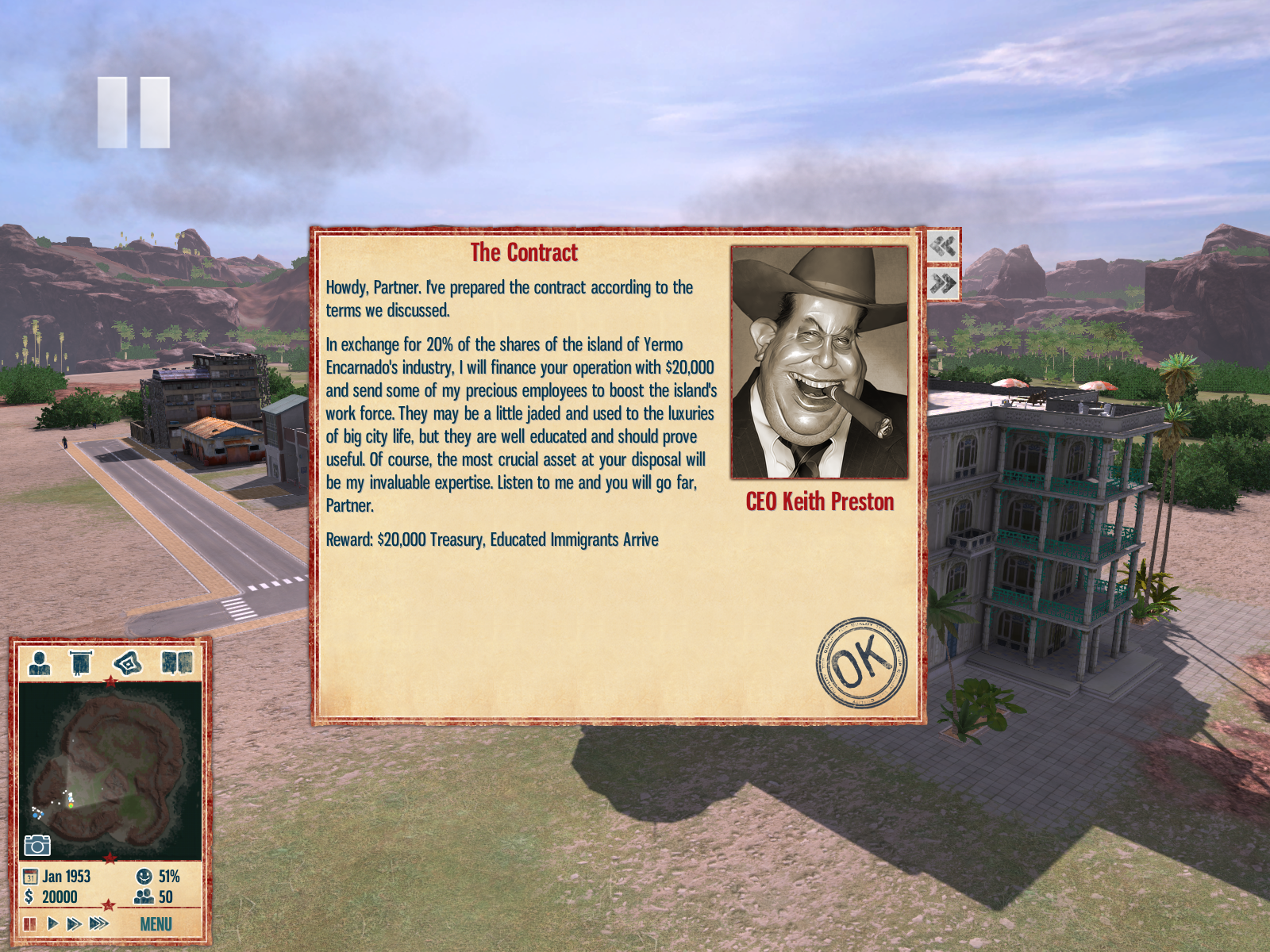Open the edicts banner icon
Viewport: 1270px width, 952px height.
tap(81, 662)
